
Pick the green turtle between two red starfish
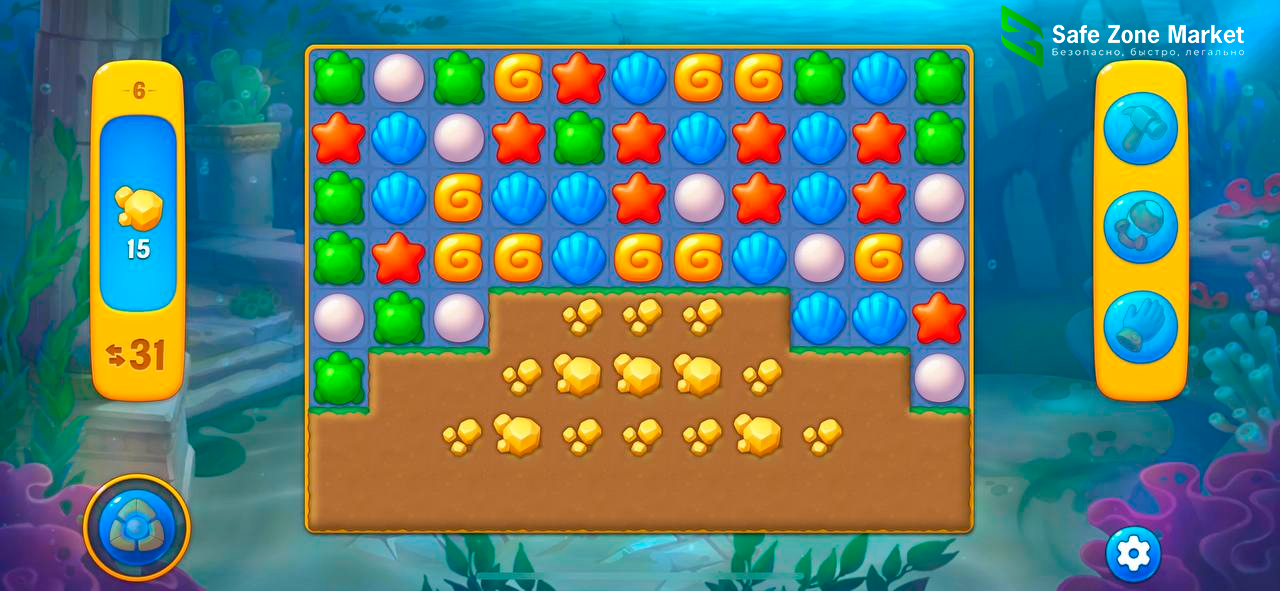click(x=579, y=138)
